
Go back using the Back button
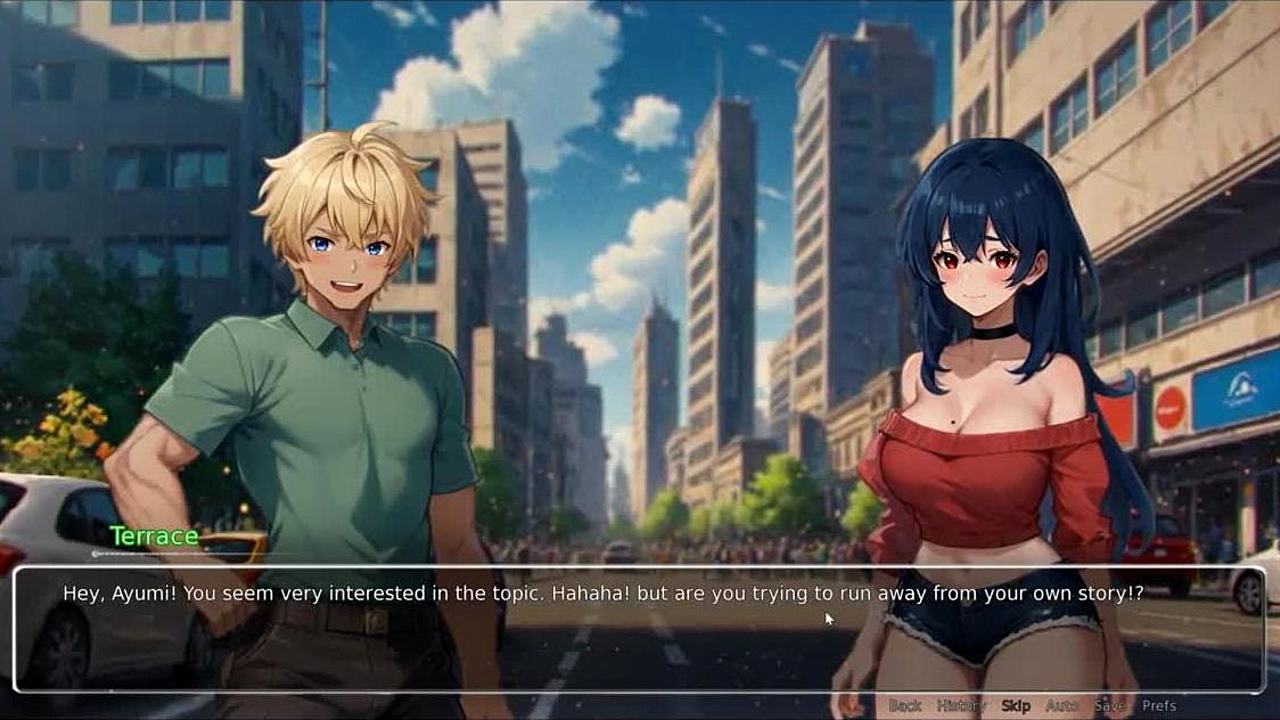point(905,706)
